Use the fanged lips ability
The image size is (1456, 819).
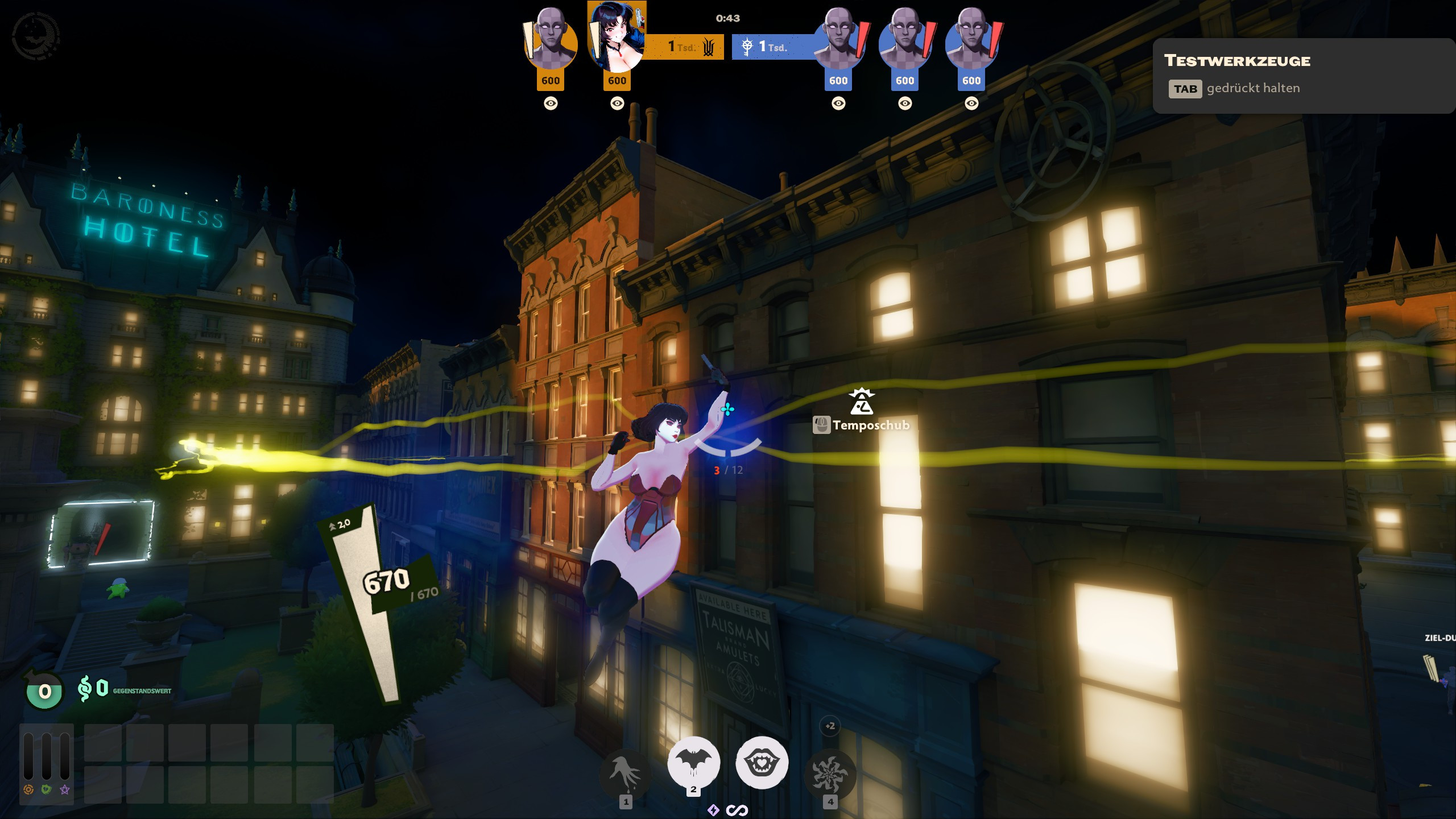click(x=762, y=763)
